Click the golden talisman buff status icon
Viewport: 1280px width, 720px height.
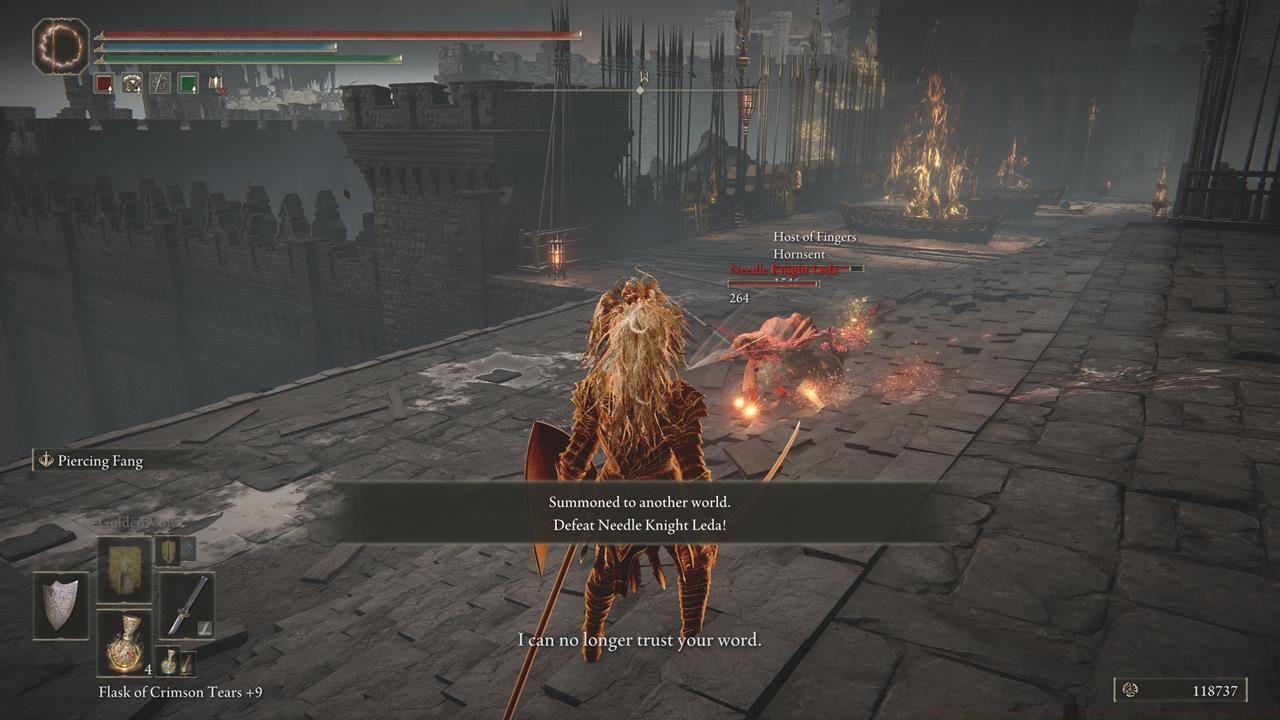(x=131, y=83)
